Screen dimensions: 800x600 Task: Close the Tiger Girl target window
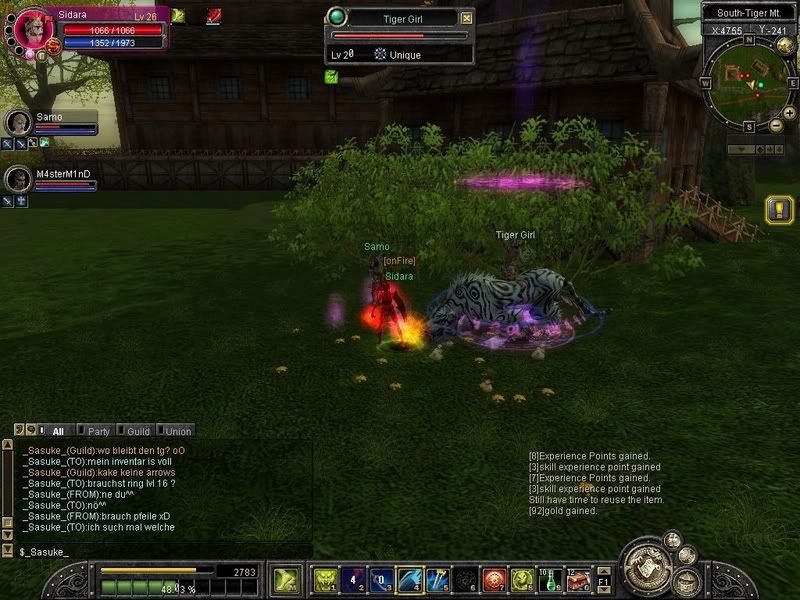click(467, 17)
